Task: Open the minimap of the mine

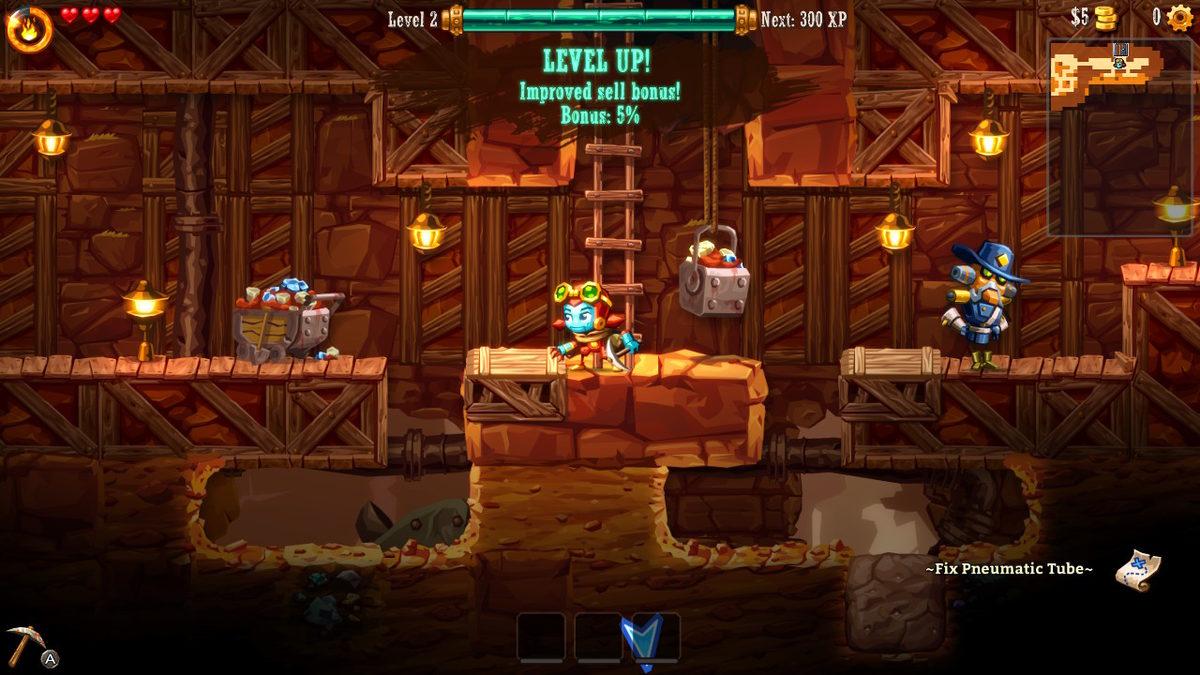Action: point(1122,137)
